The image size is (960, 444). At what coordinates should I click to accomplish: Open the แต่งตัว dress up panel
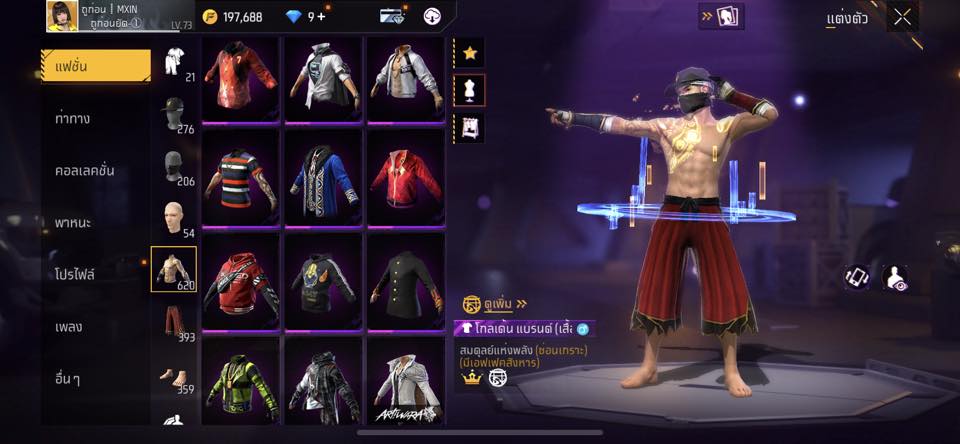click(847, 18)
